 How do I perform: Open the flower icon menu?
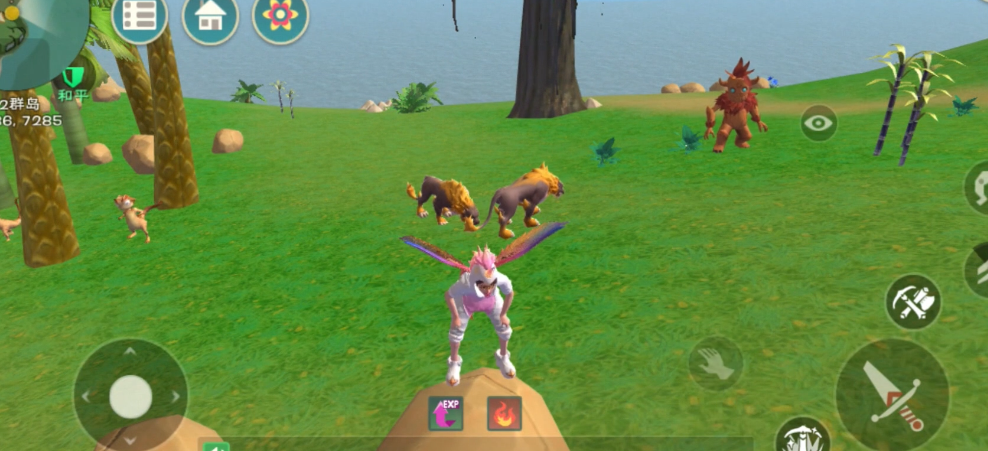tap(280, 17)
